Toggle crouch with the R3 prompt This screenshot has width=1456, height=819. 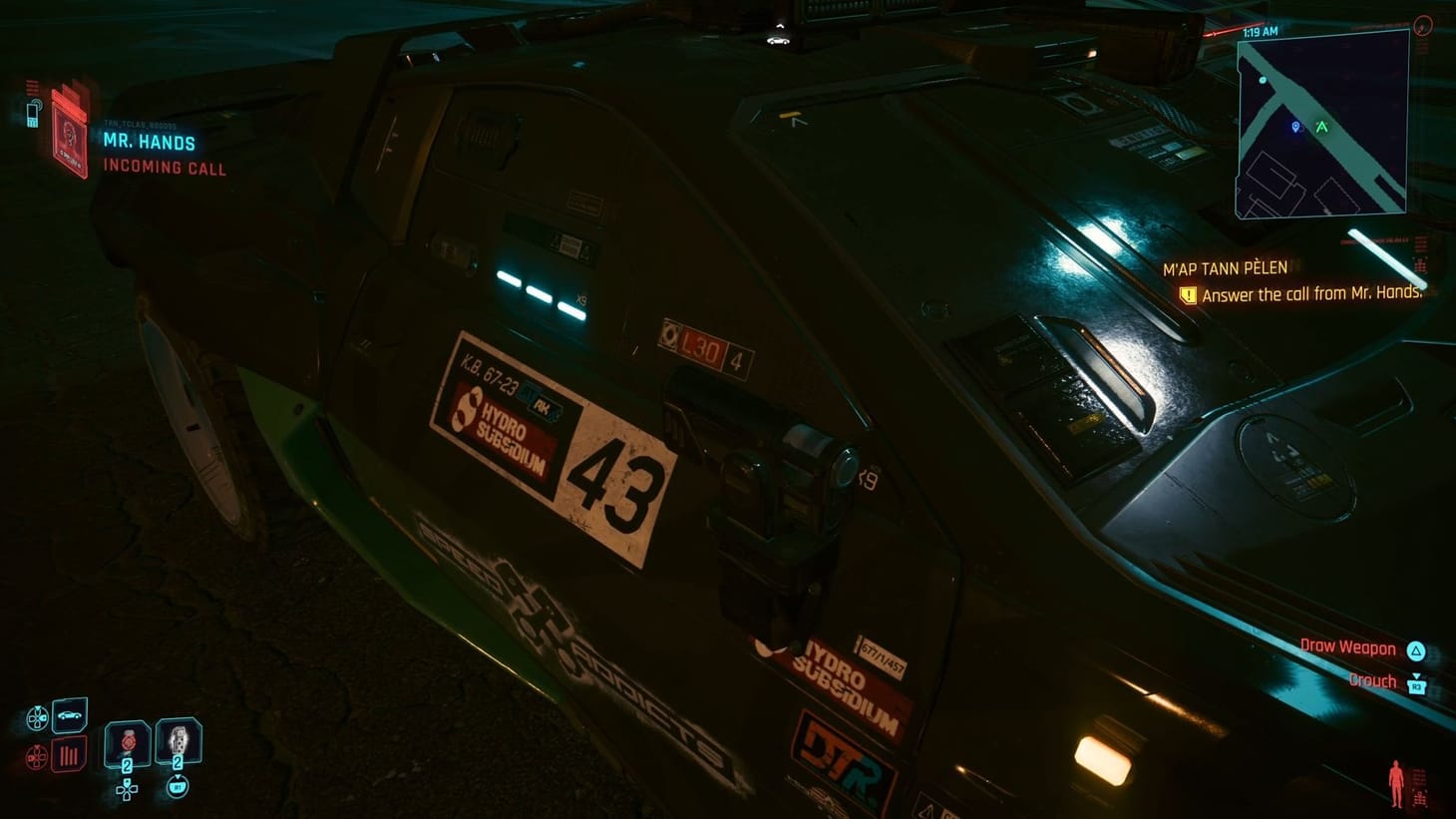1417,685
